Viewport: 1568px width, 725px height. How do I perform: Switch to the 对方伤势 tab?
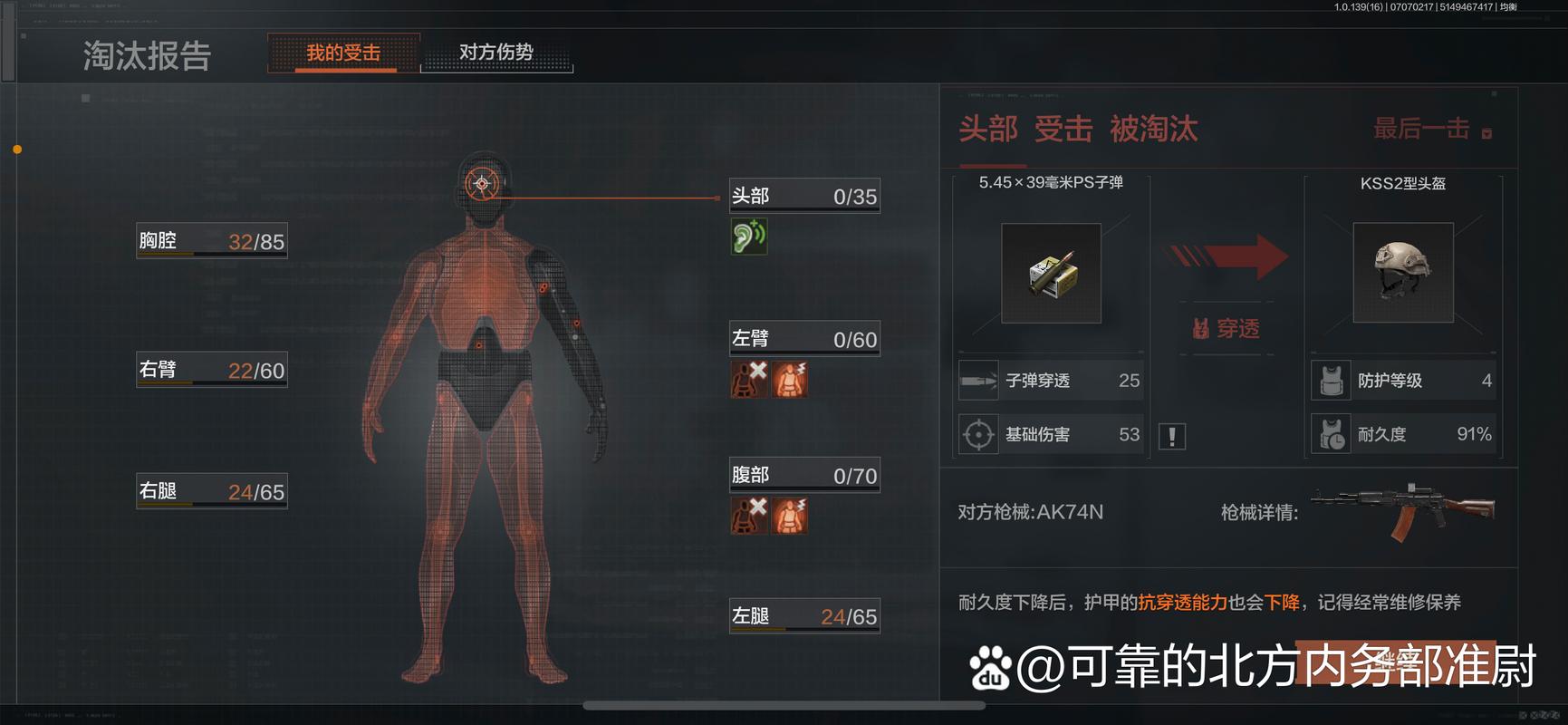click(x=496, y=53)
